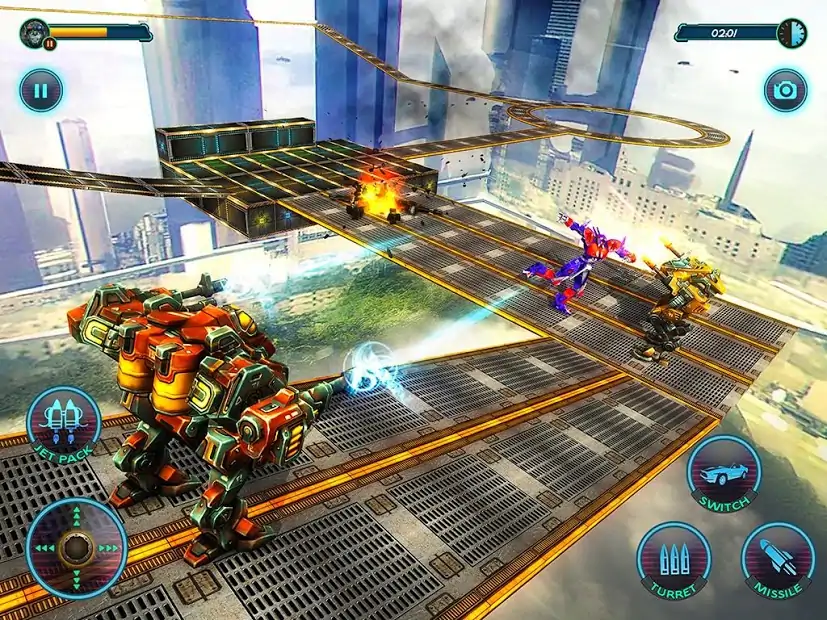Pause the game
Viewport: 827px width, 620px height.
point(40,91)
